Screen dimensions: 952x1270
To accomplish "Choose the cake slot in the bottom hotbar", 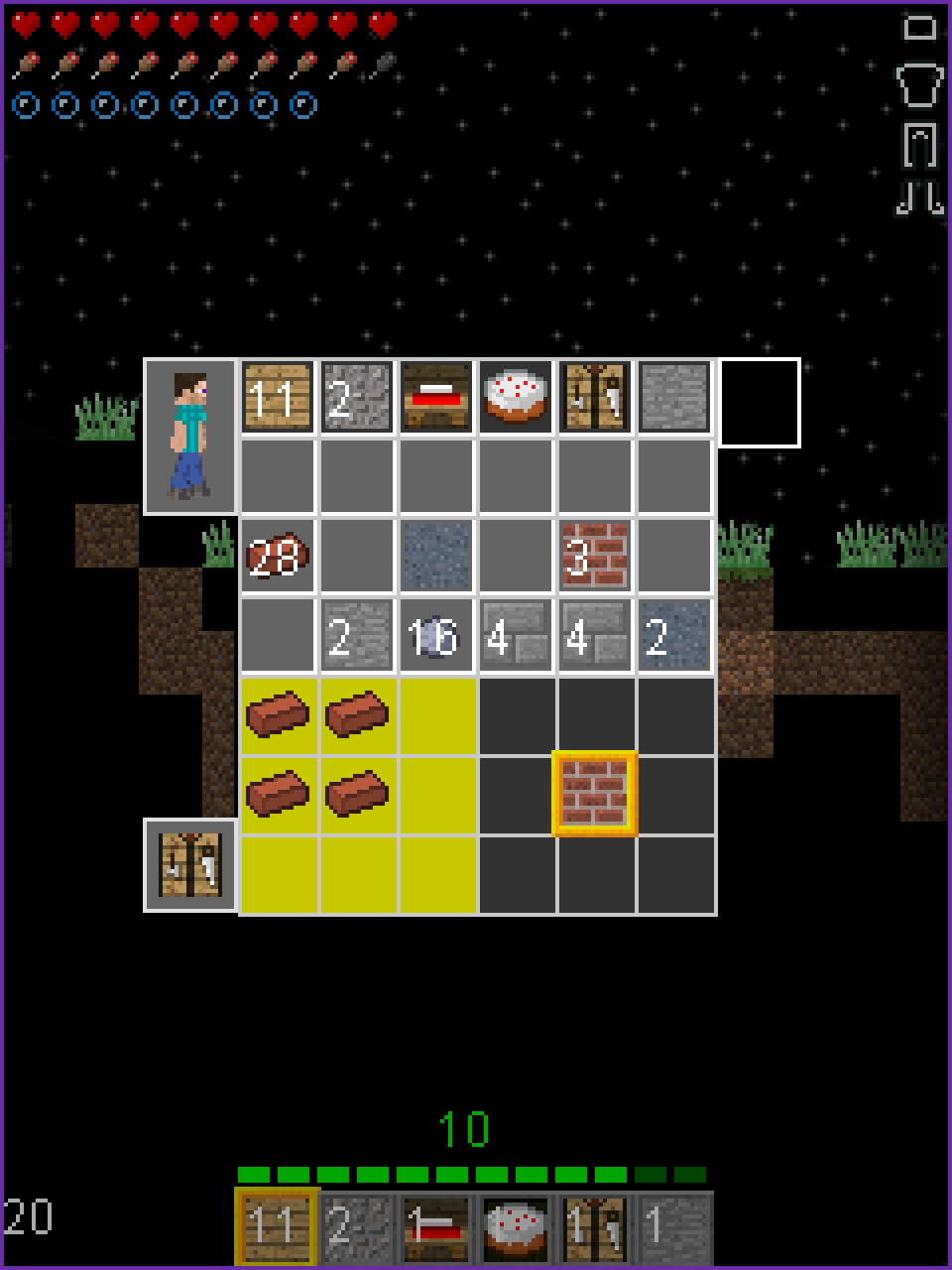I will click(516, 1227).
